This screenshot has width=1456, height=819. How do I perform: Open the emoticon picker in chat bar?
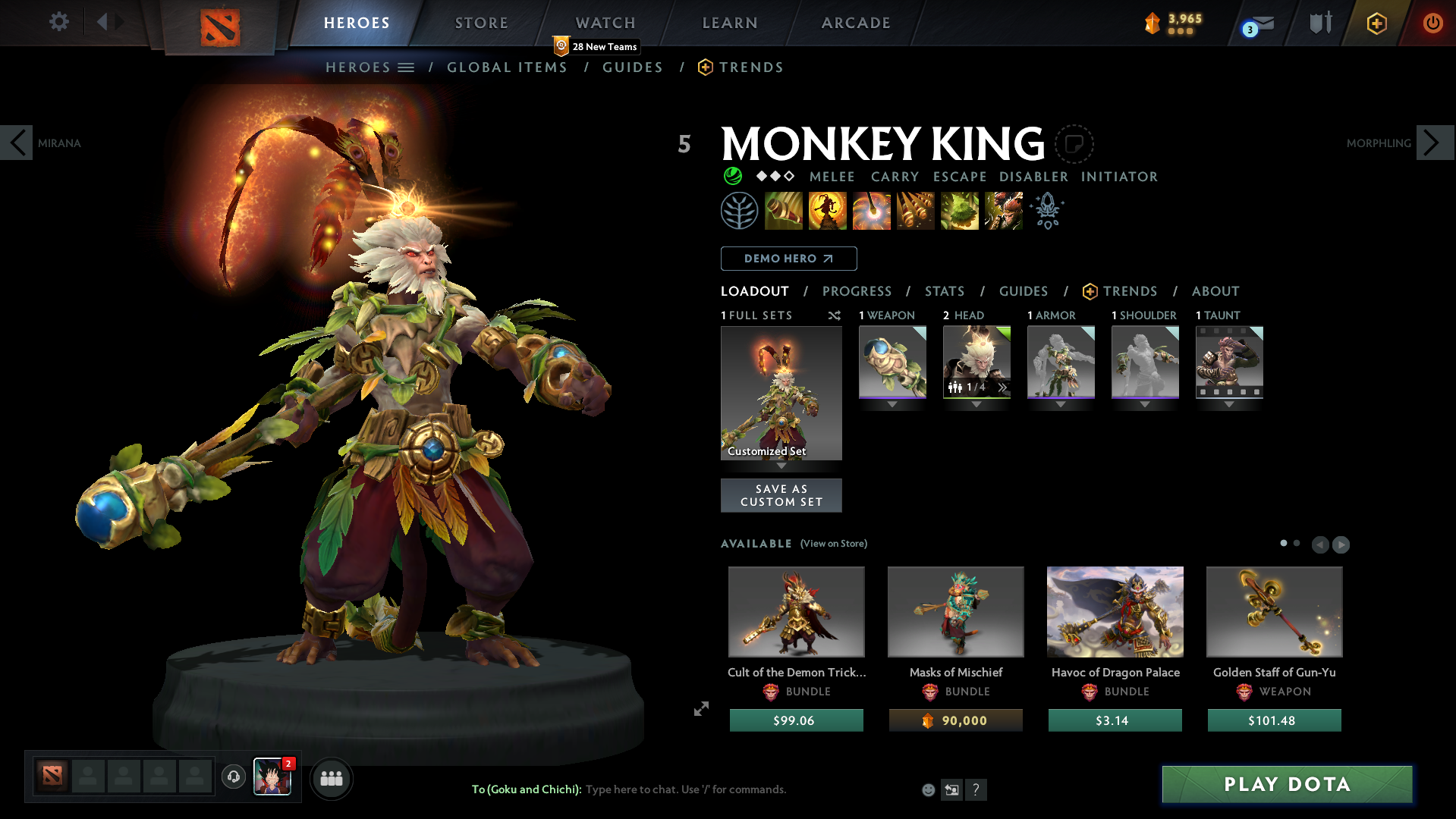click(x=928, y=789)
